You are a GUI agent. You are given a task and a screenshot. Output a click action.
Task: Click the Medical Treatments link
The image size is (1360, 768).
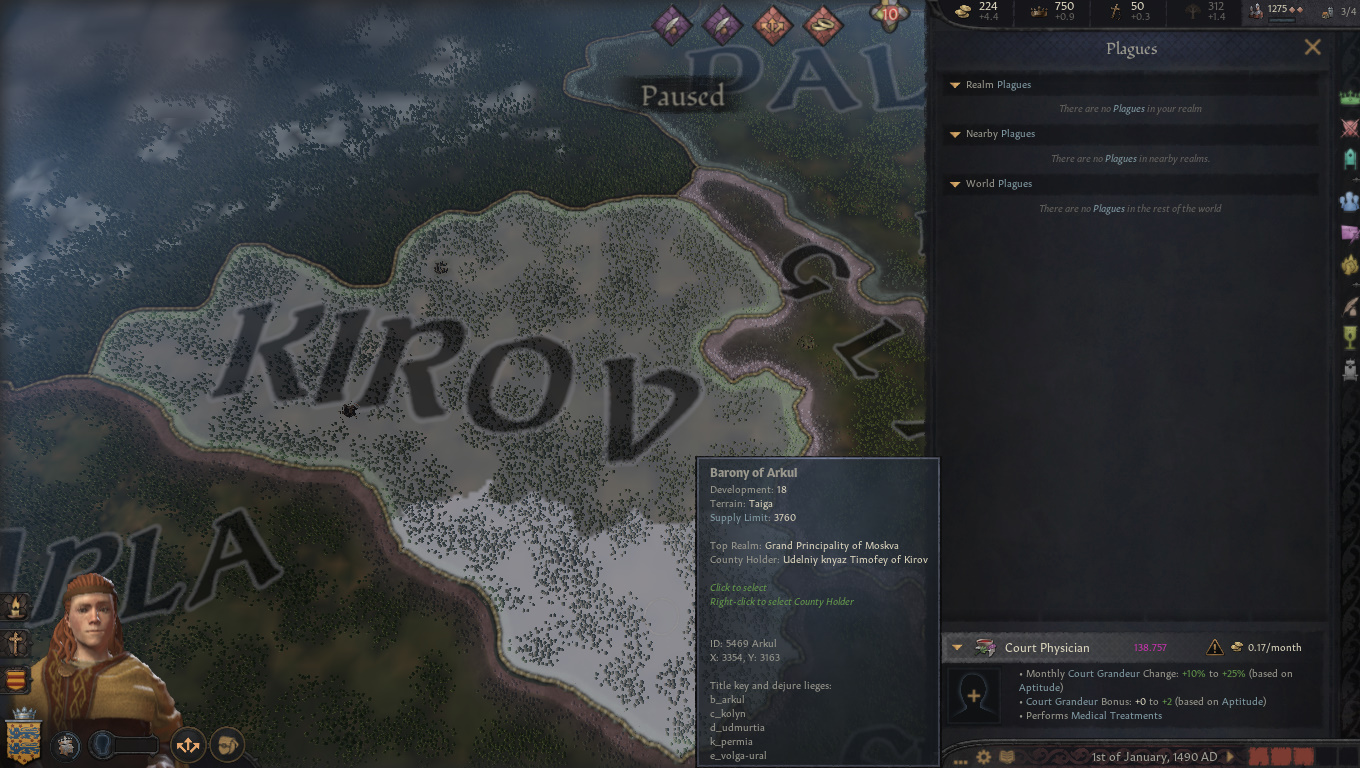[x=1116, y=715]
